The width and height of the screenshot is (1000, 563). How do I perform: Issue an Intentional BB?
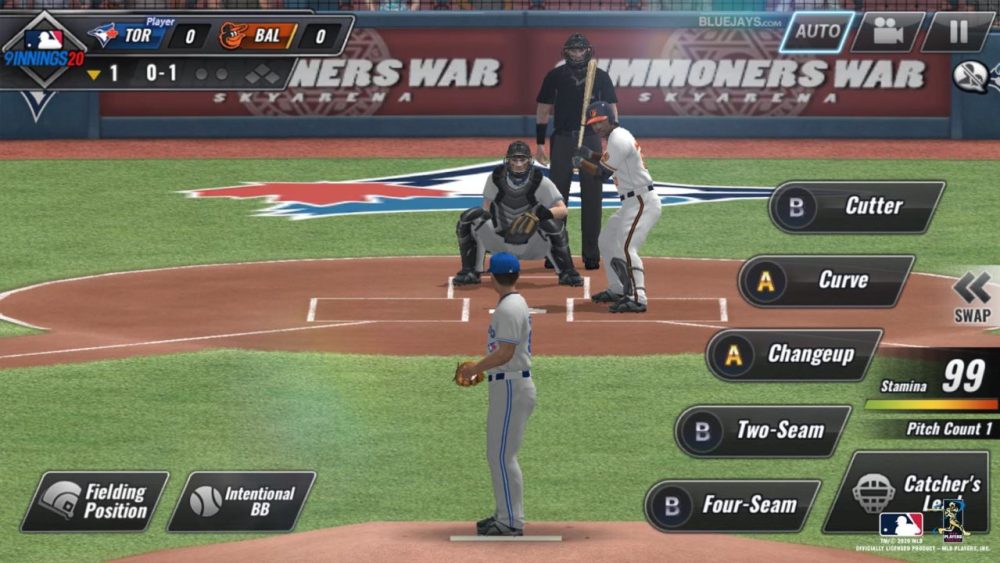point(241,501)
